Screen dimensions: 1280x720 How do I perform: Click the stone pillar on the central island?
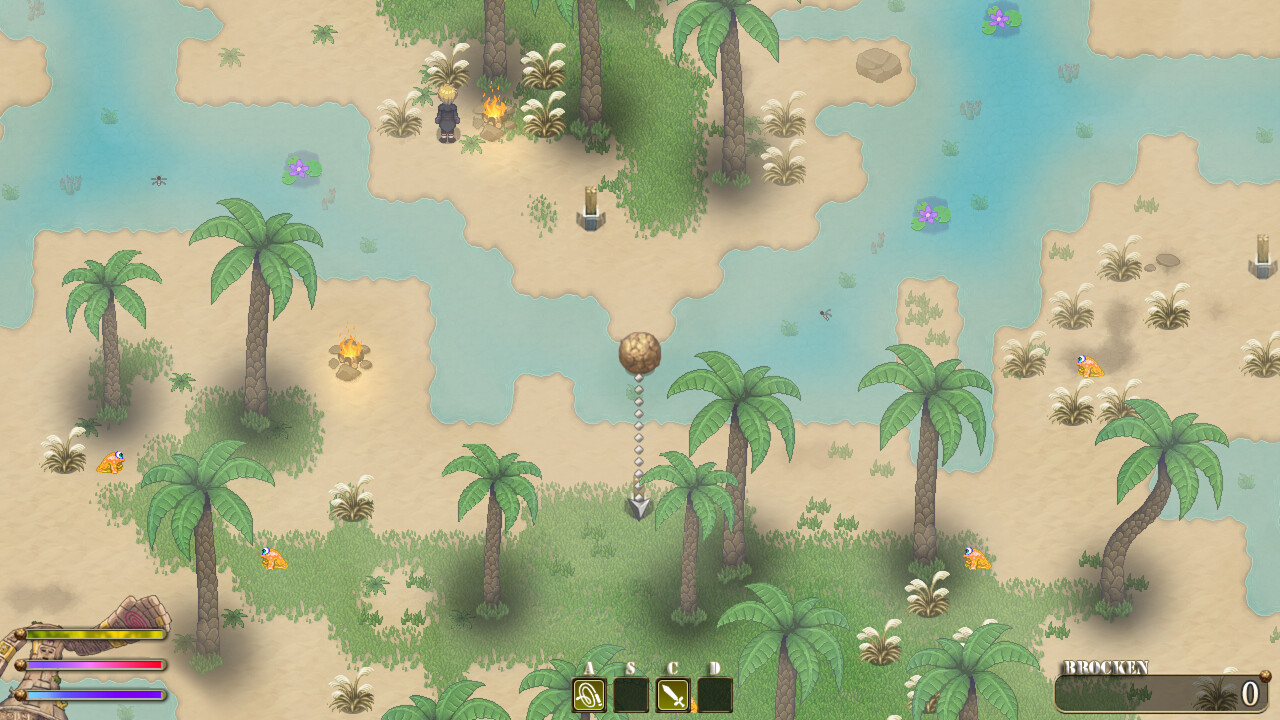click(590, 210)
